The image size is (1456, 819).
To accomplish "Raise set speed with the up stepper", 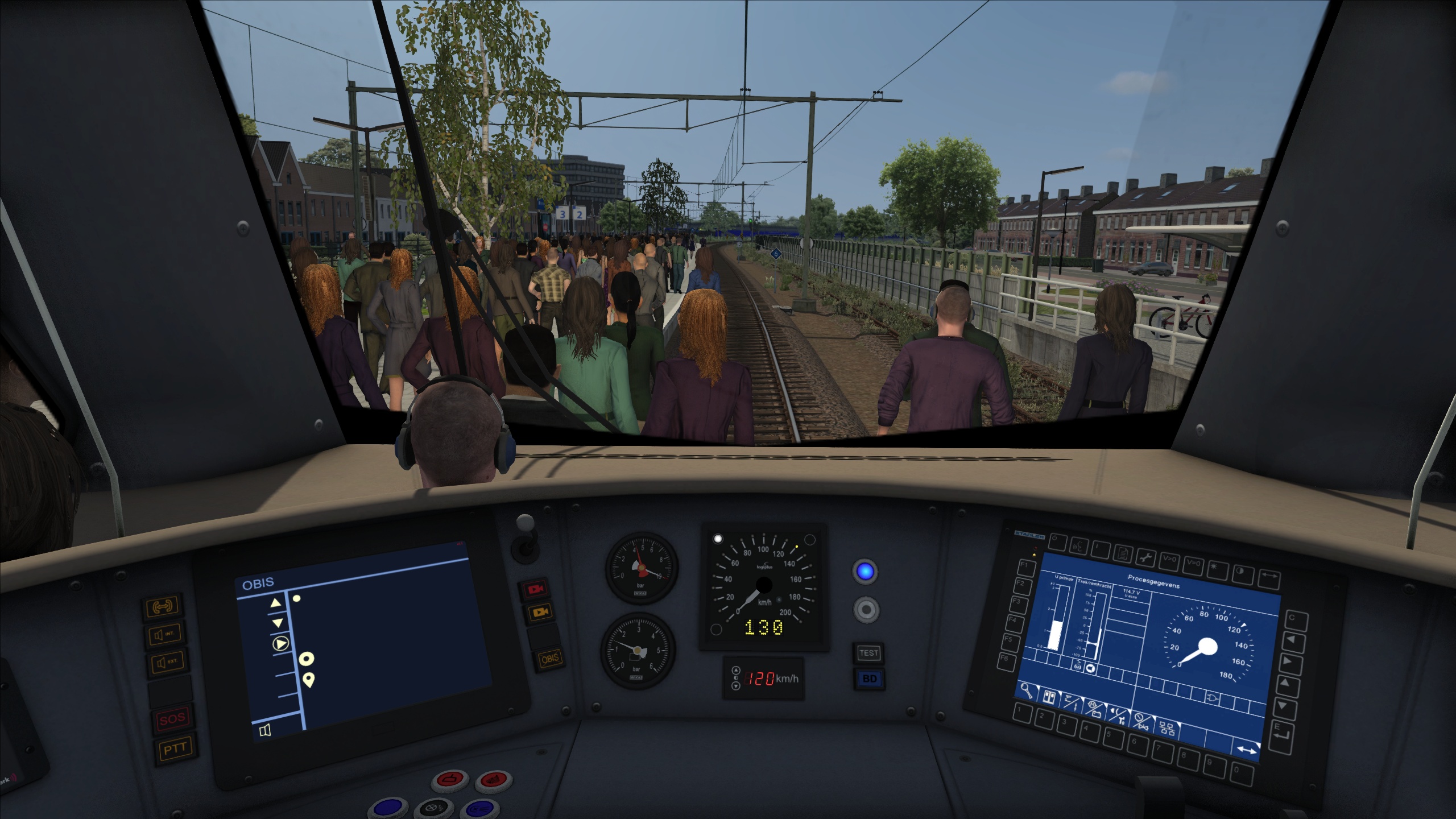I will [x=735, y=670].
